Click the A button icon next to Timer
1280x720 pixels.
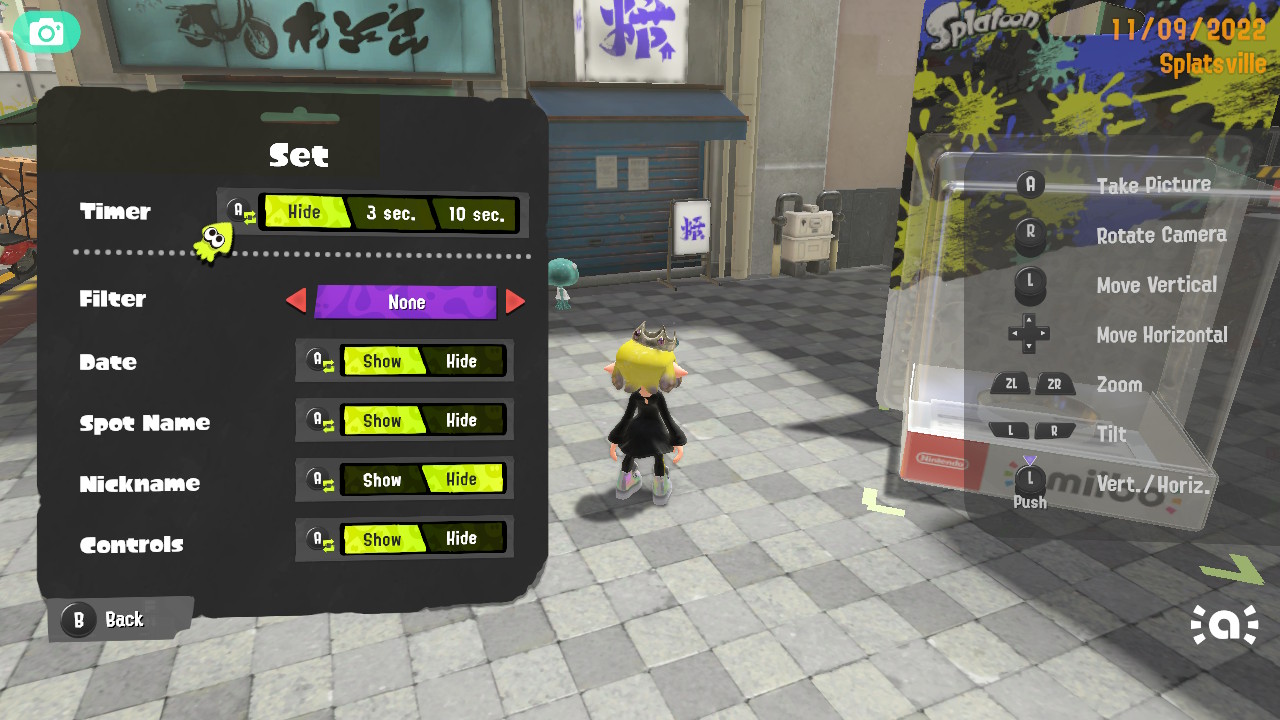point(237,207)
